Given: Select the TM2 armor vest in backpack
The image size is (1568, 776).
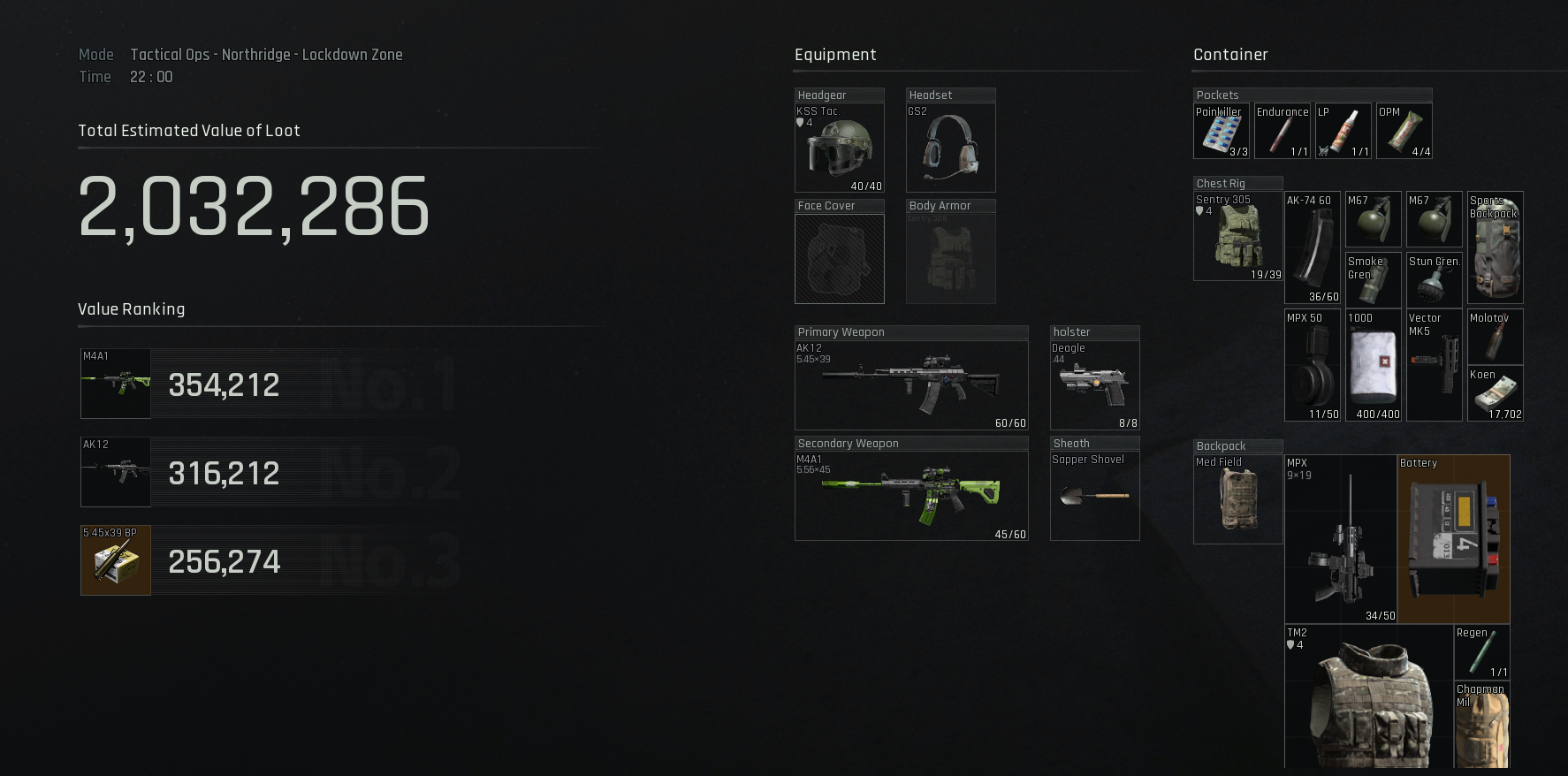Looking at the screenshot, I should (1368, 698).
